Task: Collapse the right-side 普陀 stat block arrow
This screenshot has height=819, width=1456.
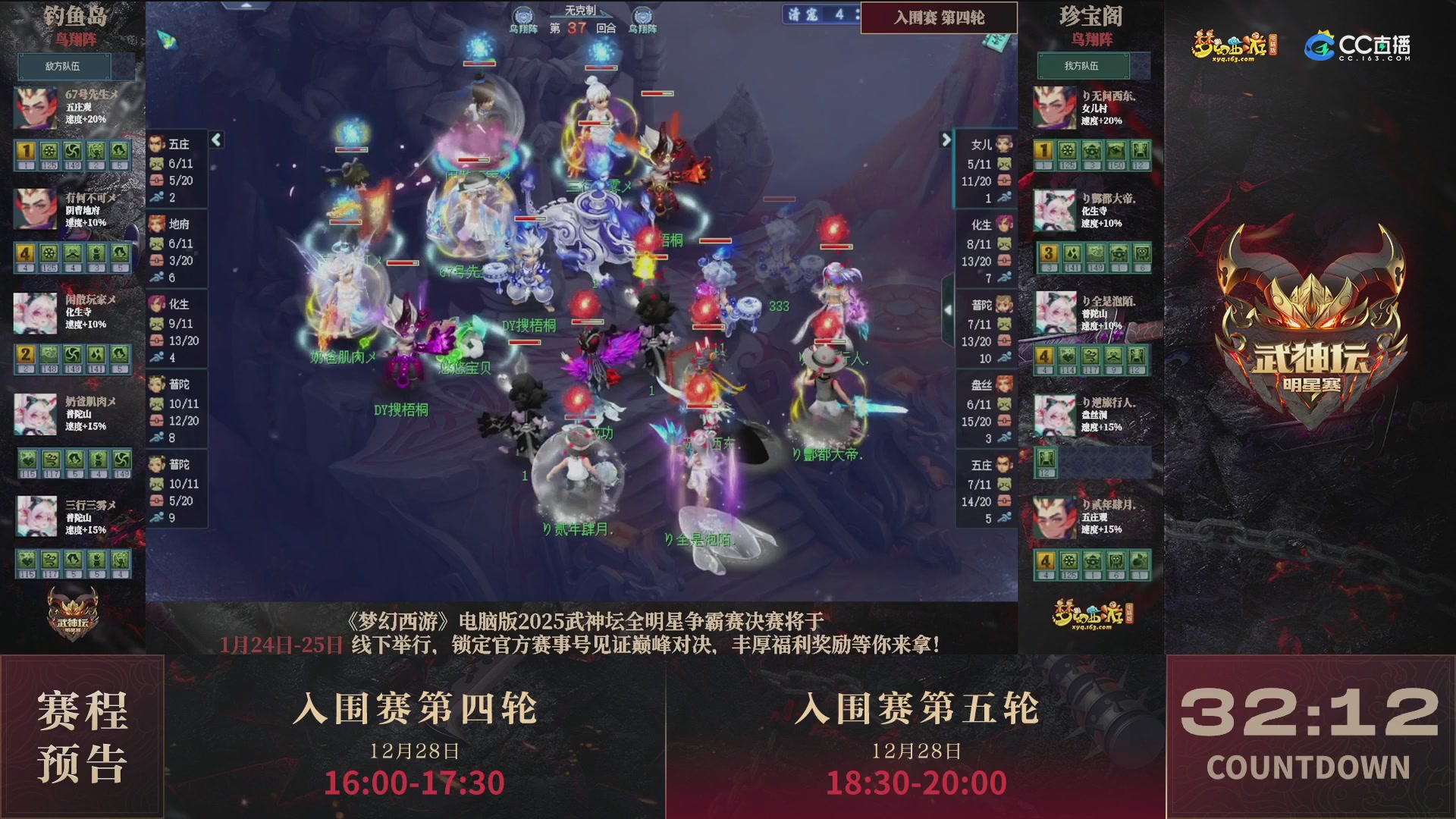Action: [x=947, y=309]
